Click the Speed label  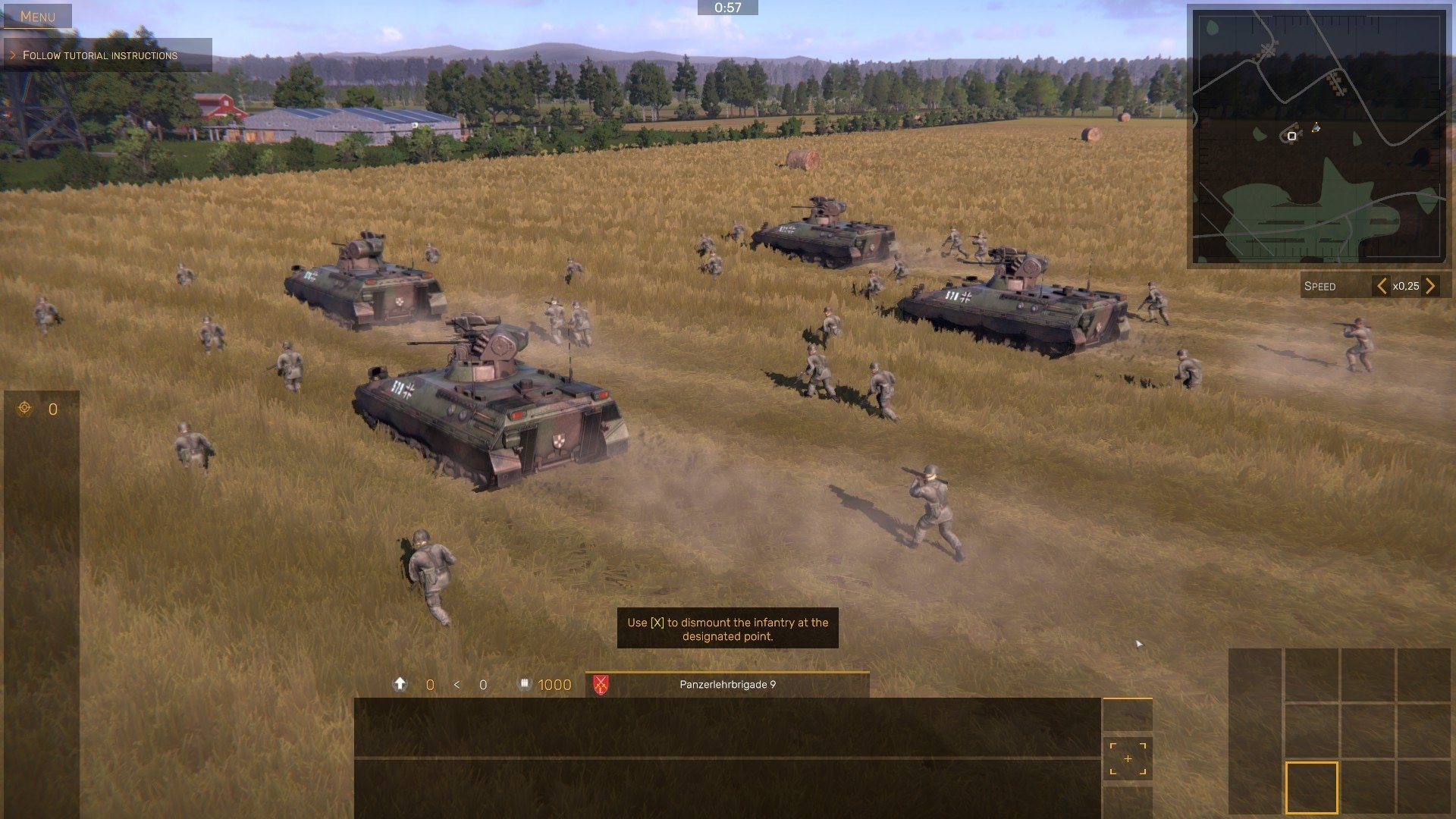[x=1319, y=286]
